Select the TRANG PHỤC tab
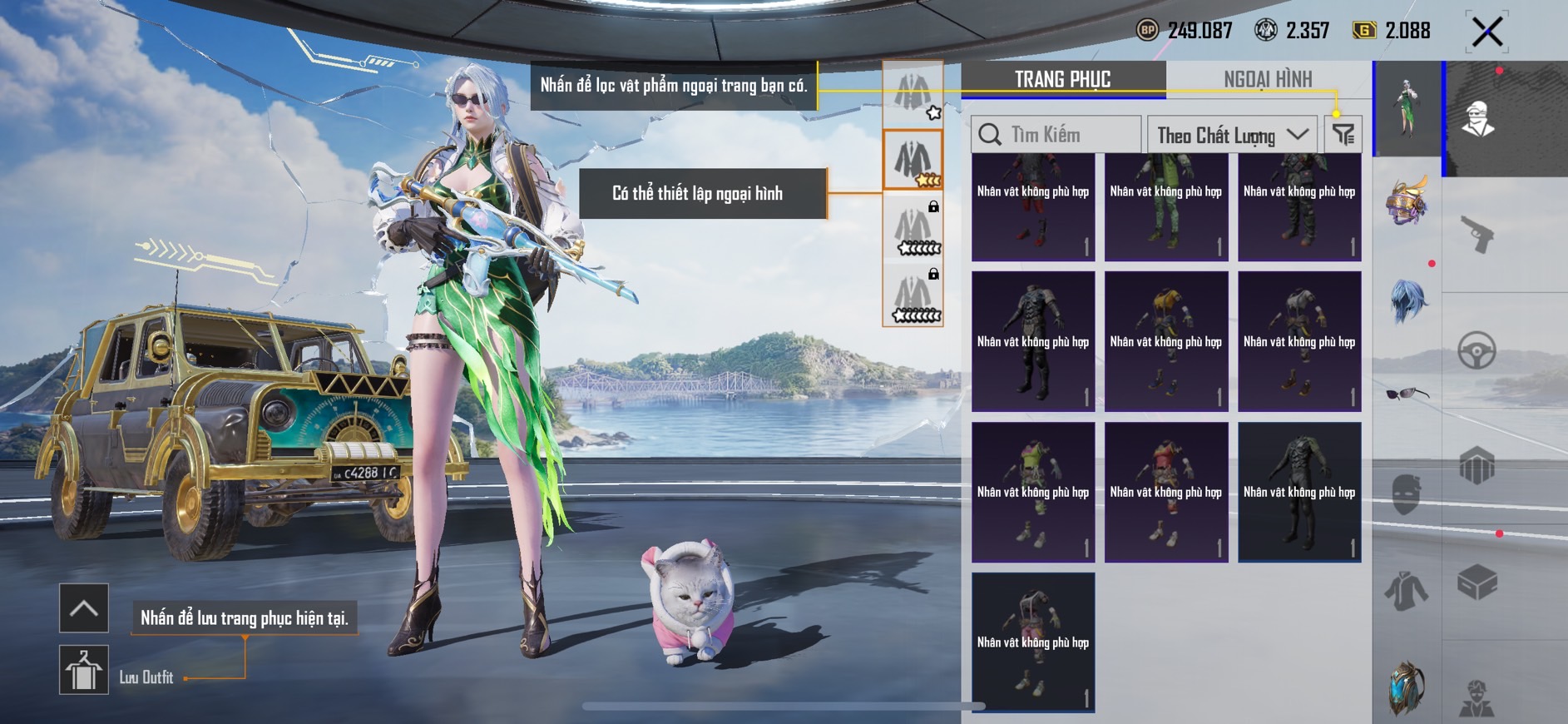Screen dimensions: 1568x724 pos(1062,80)
